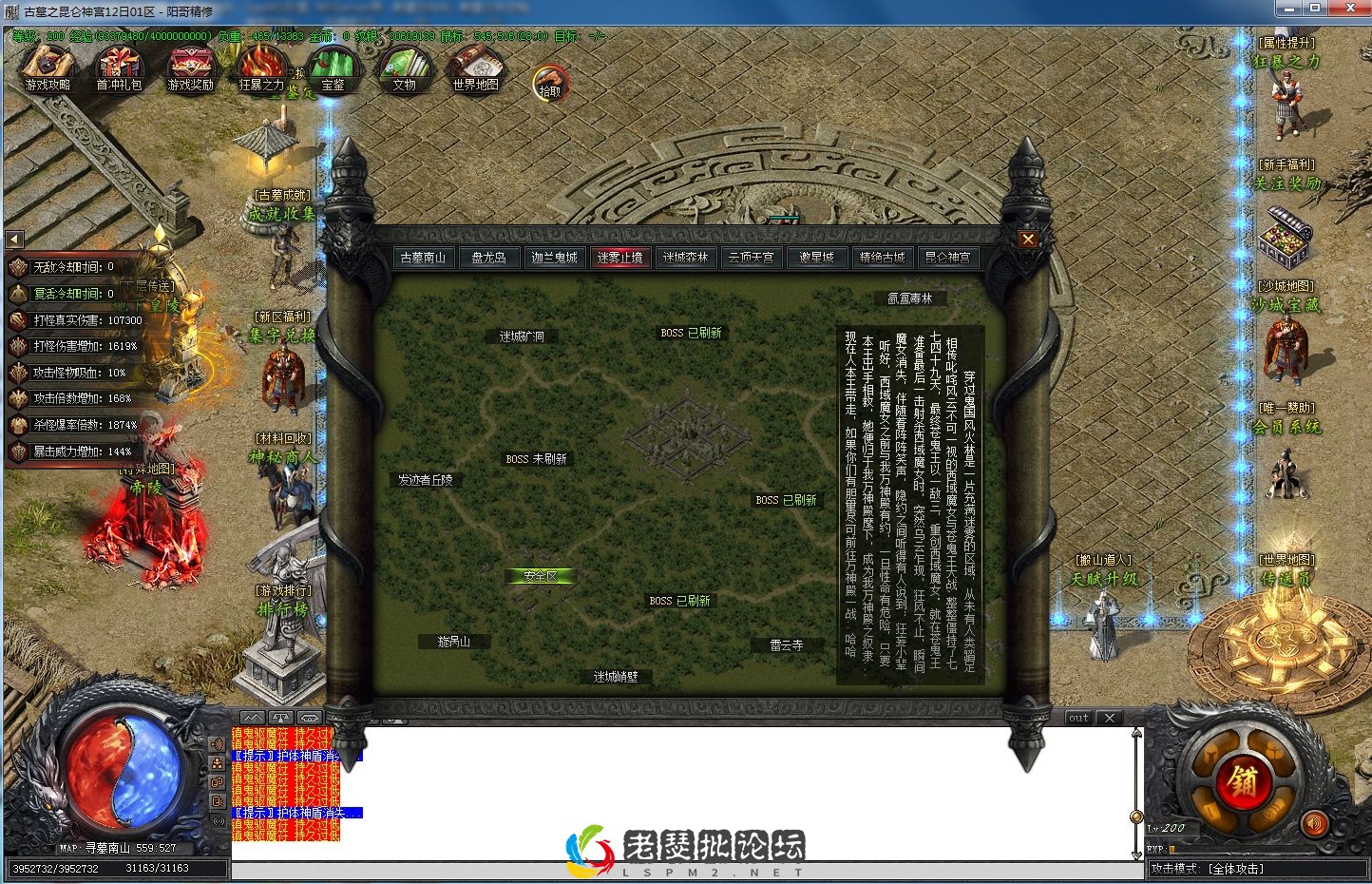1372x884 pixels.
Task: Open the 攻击模式 [全体攻击] selector
Action: [x=1235, y=868]
